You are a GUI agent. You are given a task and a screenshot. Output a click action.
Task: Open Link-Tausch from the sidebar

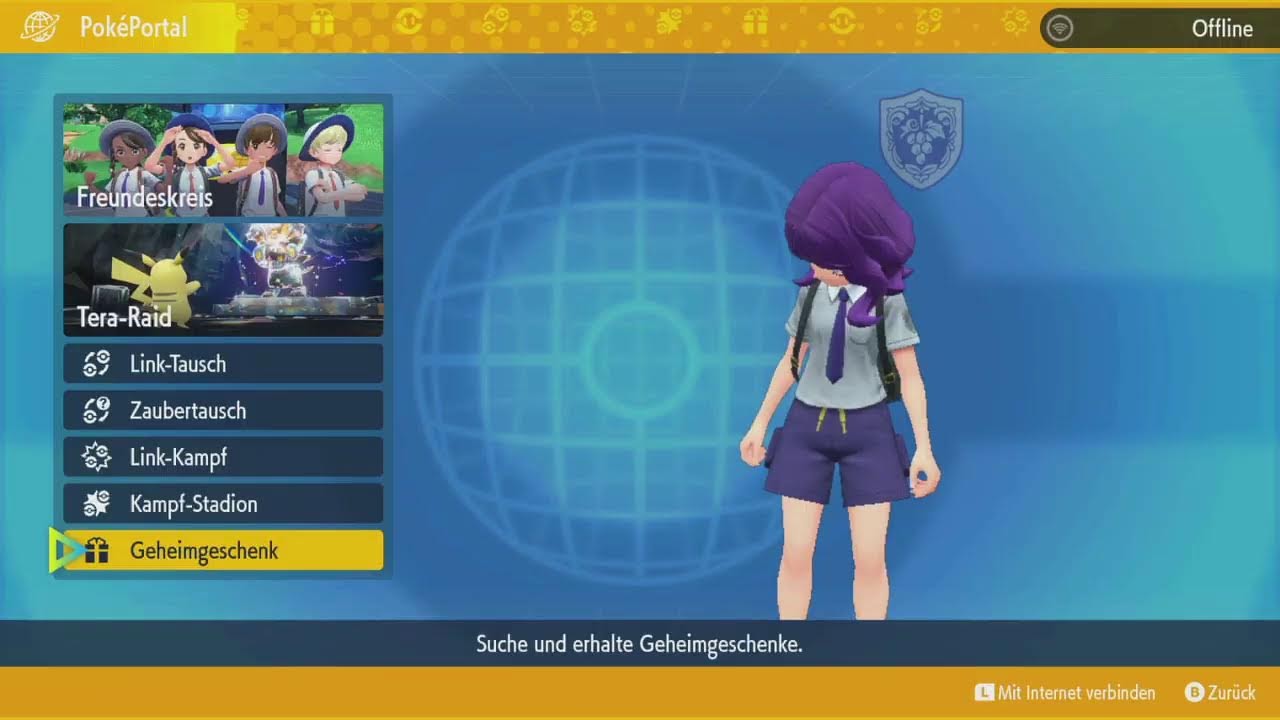(222, 364)
